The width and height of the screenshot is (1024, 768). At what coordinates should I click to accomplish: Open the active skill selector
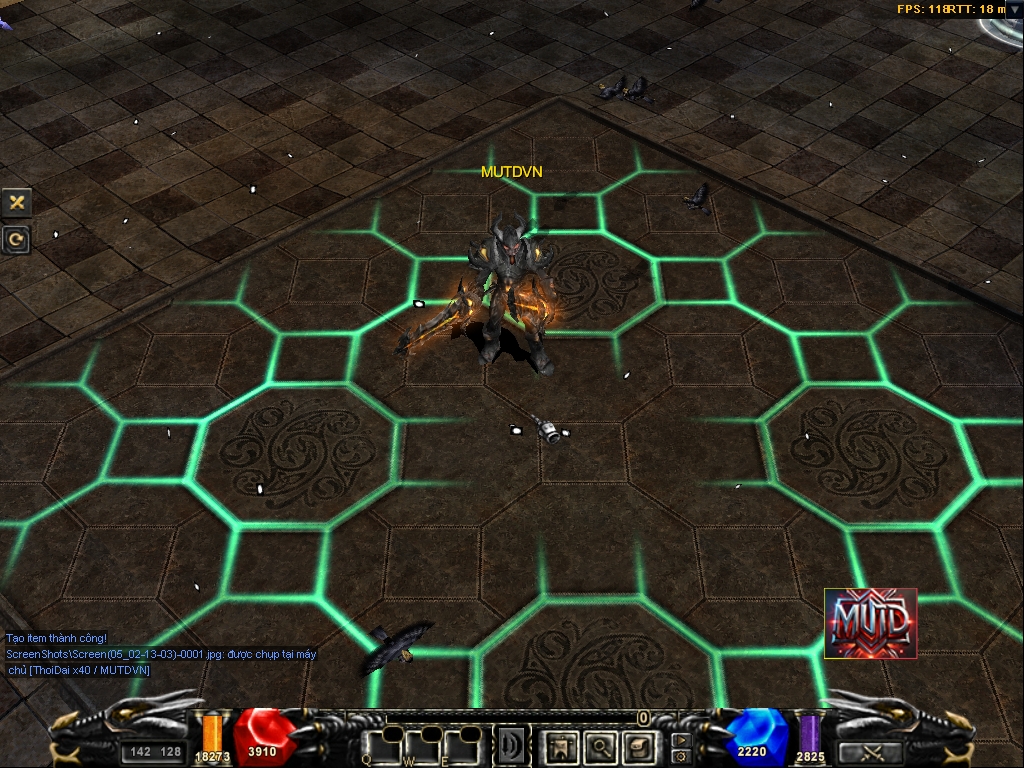512,746
